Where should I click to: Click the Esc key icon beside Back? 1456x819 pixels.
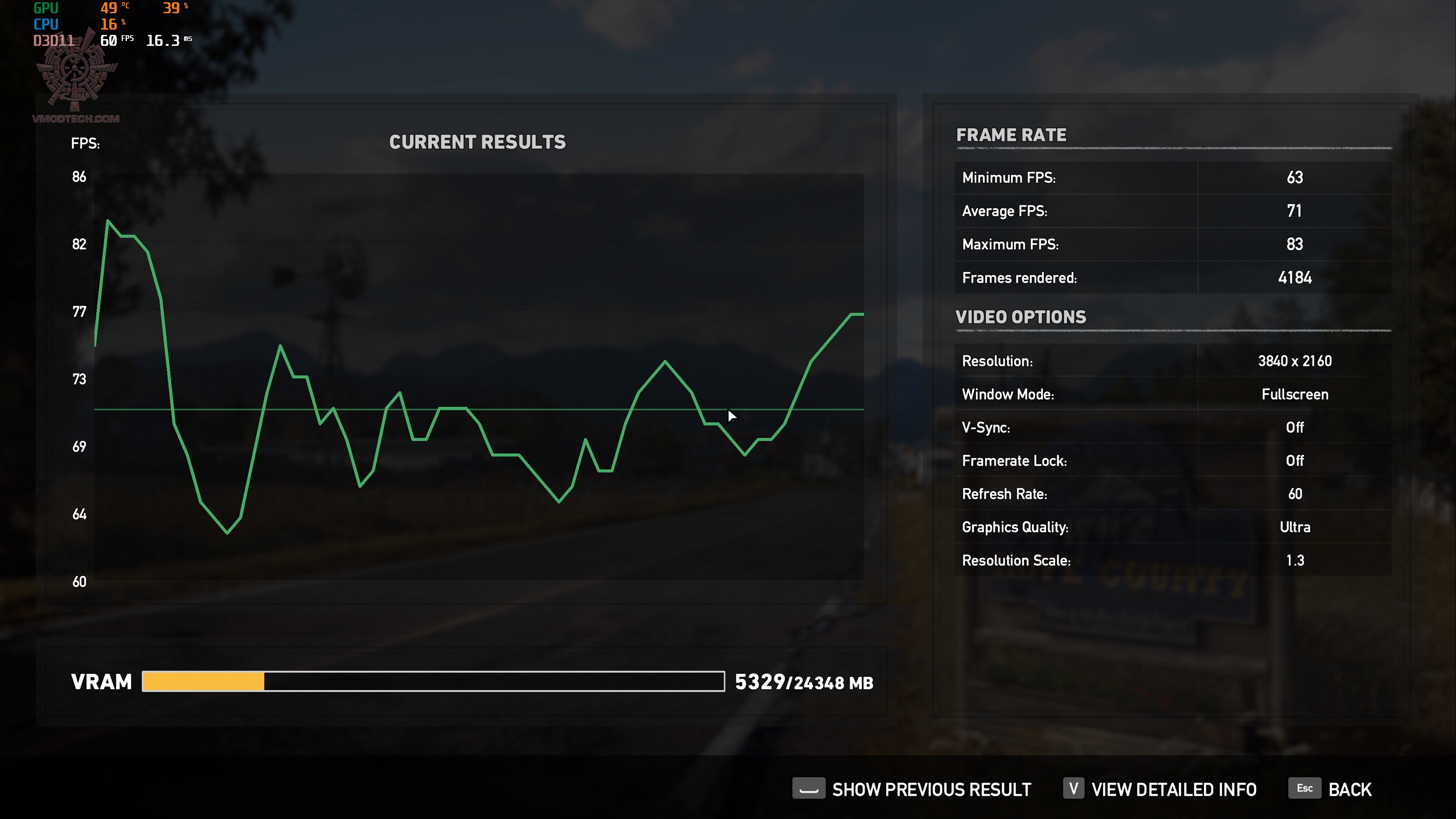coord(1304,788)
